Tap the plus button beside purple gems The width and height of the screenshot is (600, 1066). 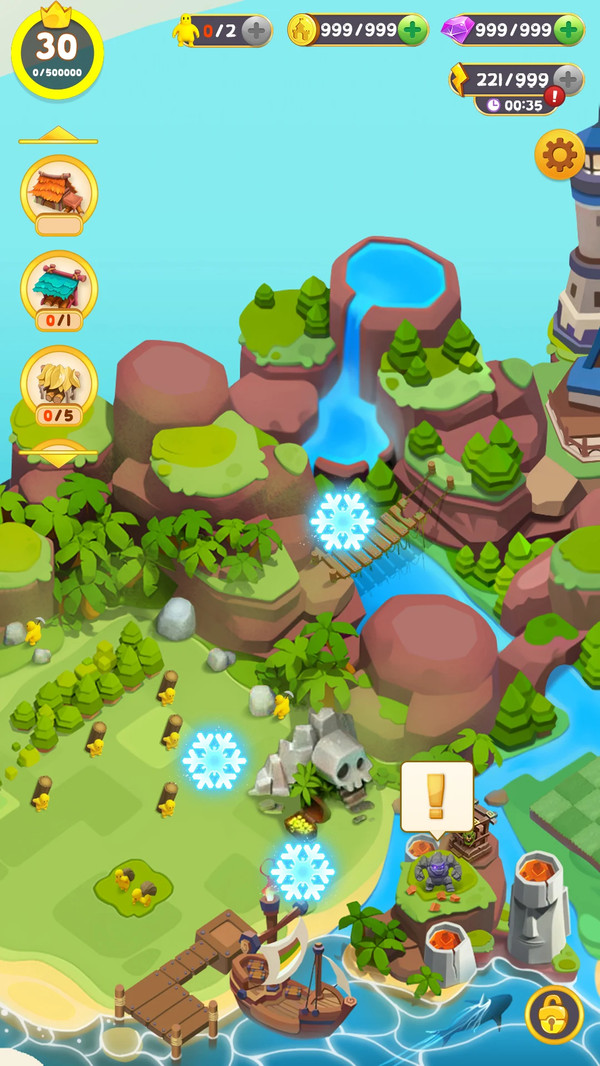pyautogui.click(x=568, y=30)
